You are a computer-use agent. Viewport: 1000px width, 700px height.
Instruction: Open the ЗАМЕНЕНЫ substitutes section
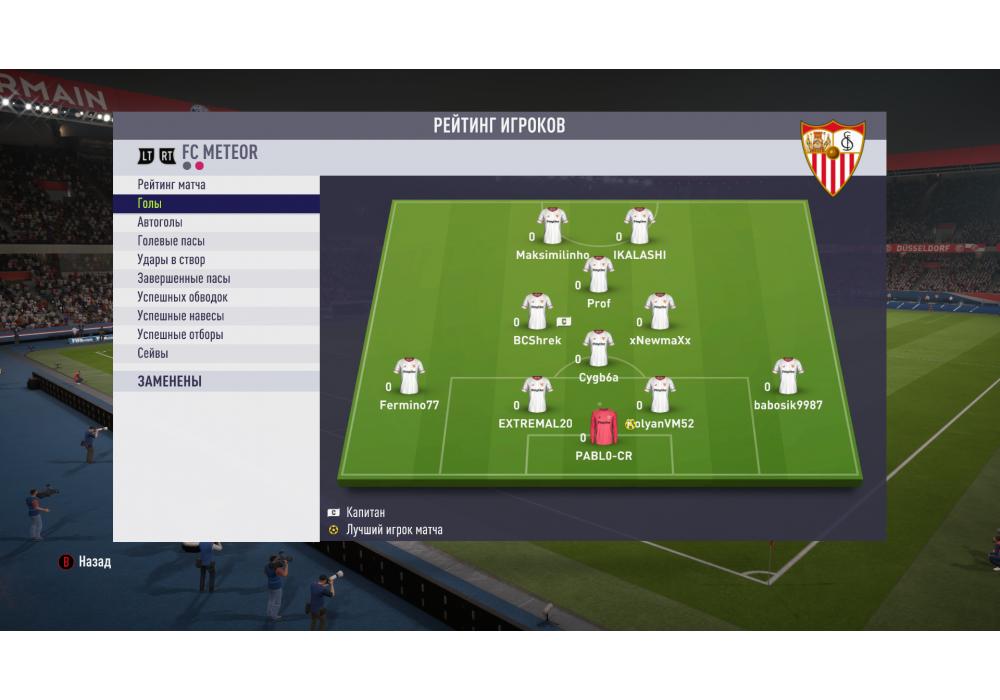(216, 381)
